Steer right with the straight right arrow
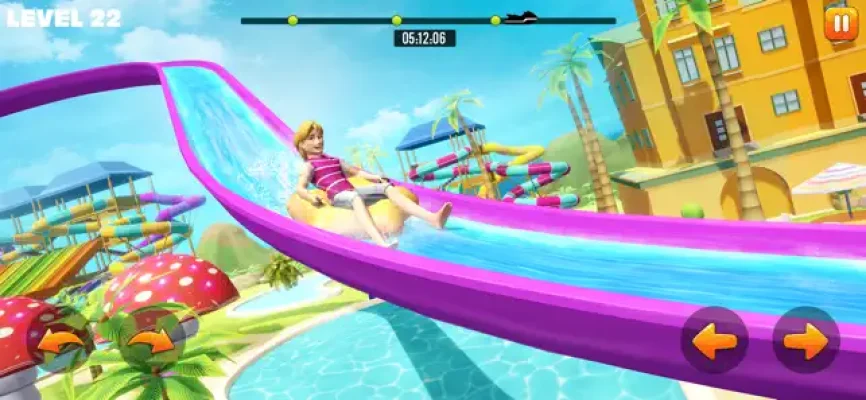Viewport: 866px width, 400px height. (x=805, y=340)
